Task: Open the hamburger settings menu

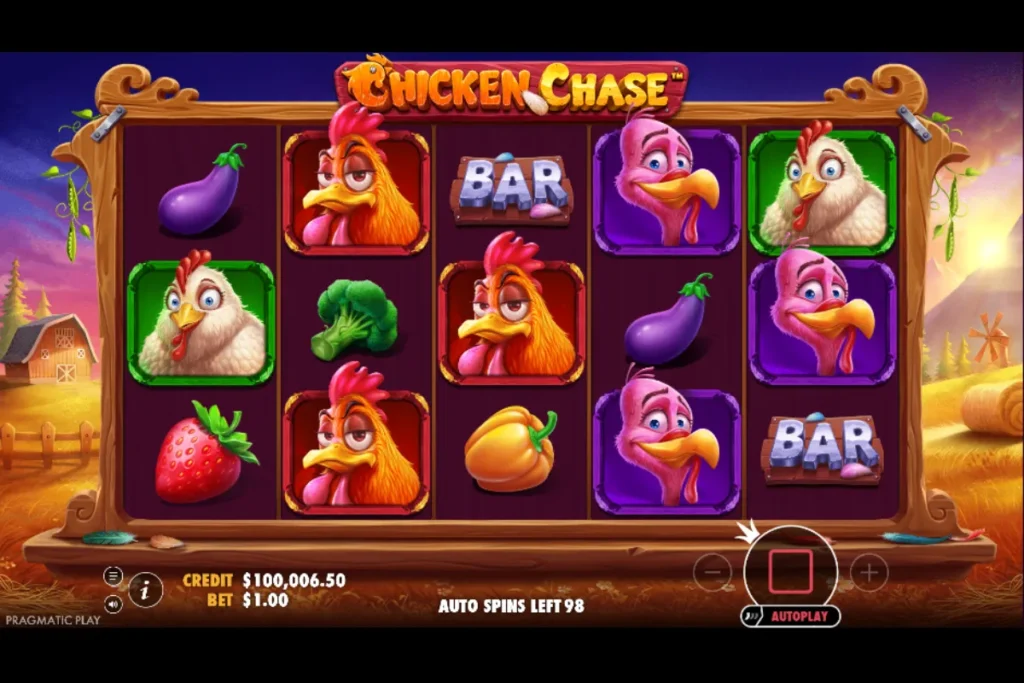Action: (x=113, y=576)
